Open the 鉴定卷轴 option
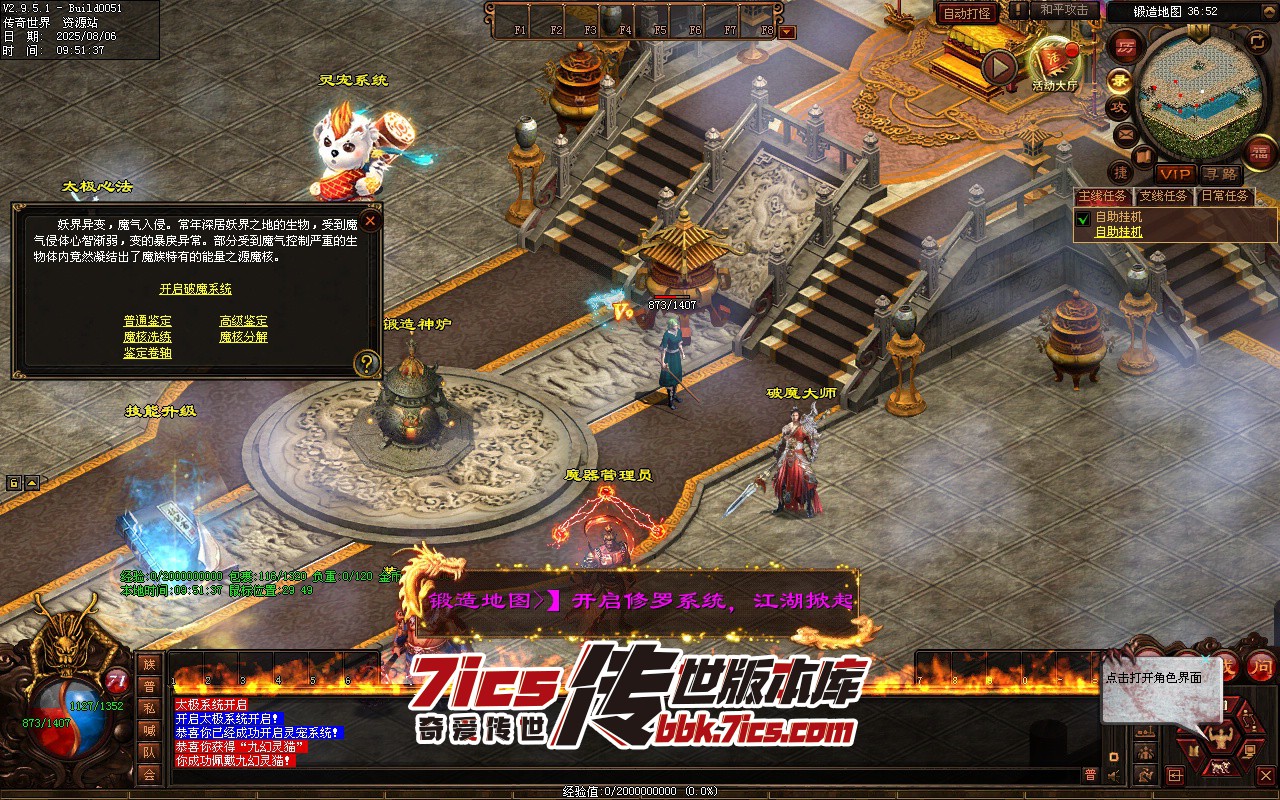Image resolution: width=1280 pixels, height=800 pixels. [148, 353]
